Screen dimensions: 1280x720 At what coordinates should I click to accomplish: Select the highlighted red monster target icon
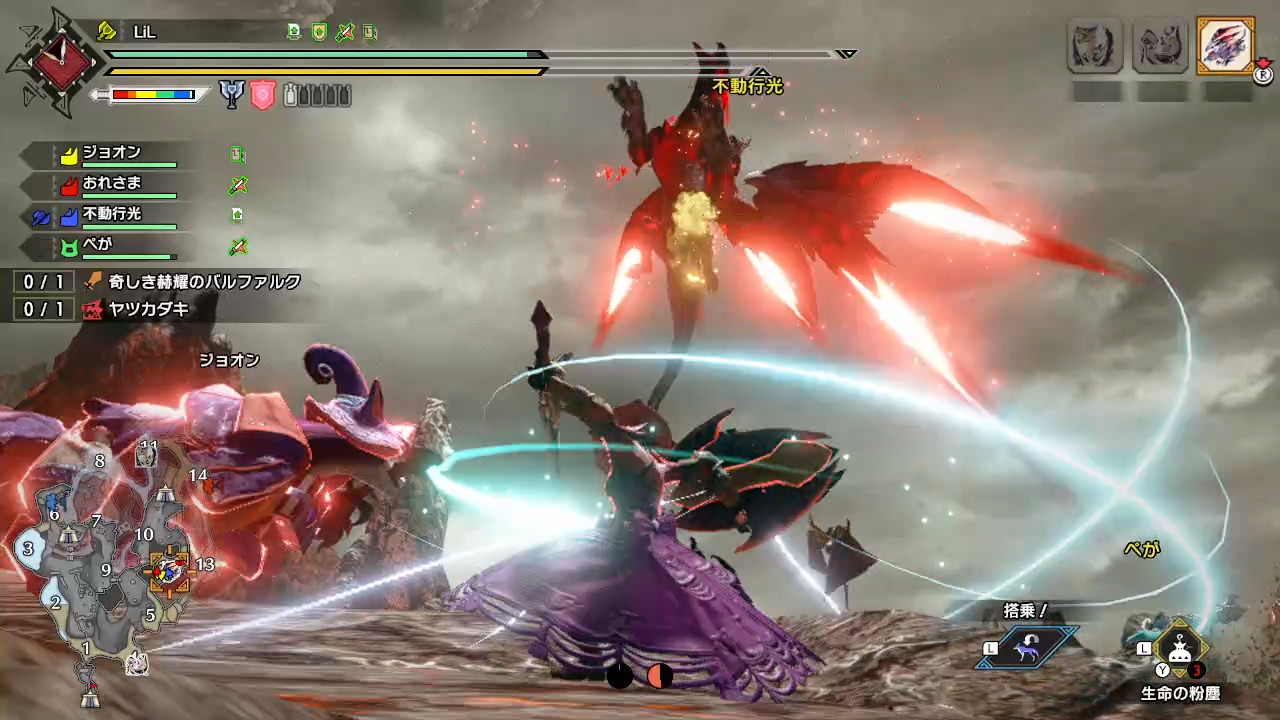(1225, 46)
